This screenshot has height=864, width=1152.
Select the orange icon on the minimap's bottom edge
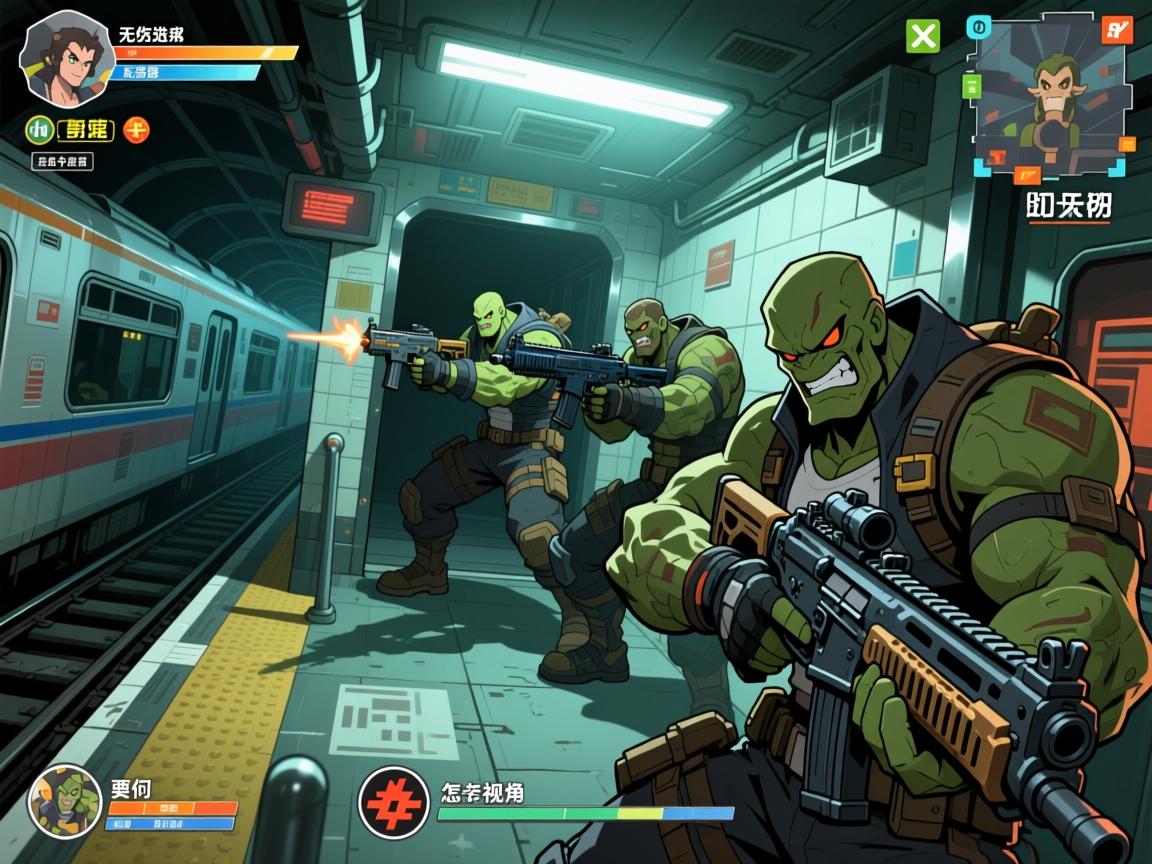pyautogui.click(x=1027, y=176)
